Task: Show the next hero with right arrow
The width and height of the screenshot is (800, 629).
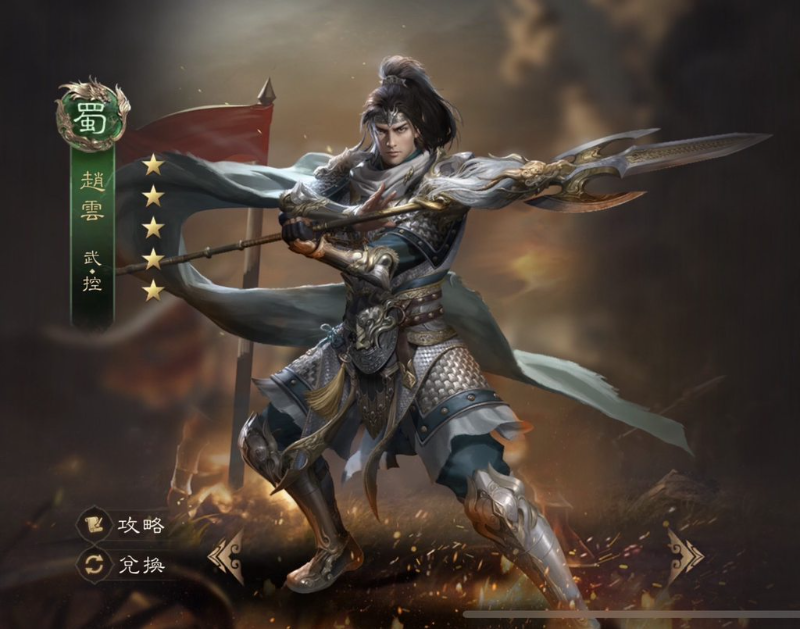Action: click(x=685, y=554)
